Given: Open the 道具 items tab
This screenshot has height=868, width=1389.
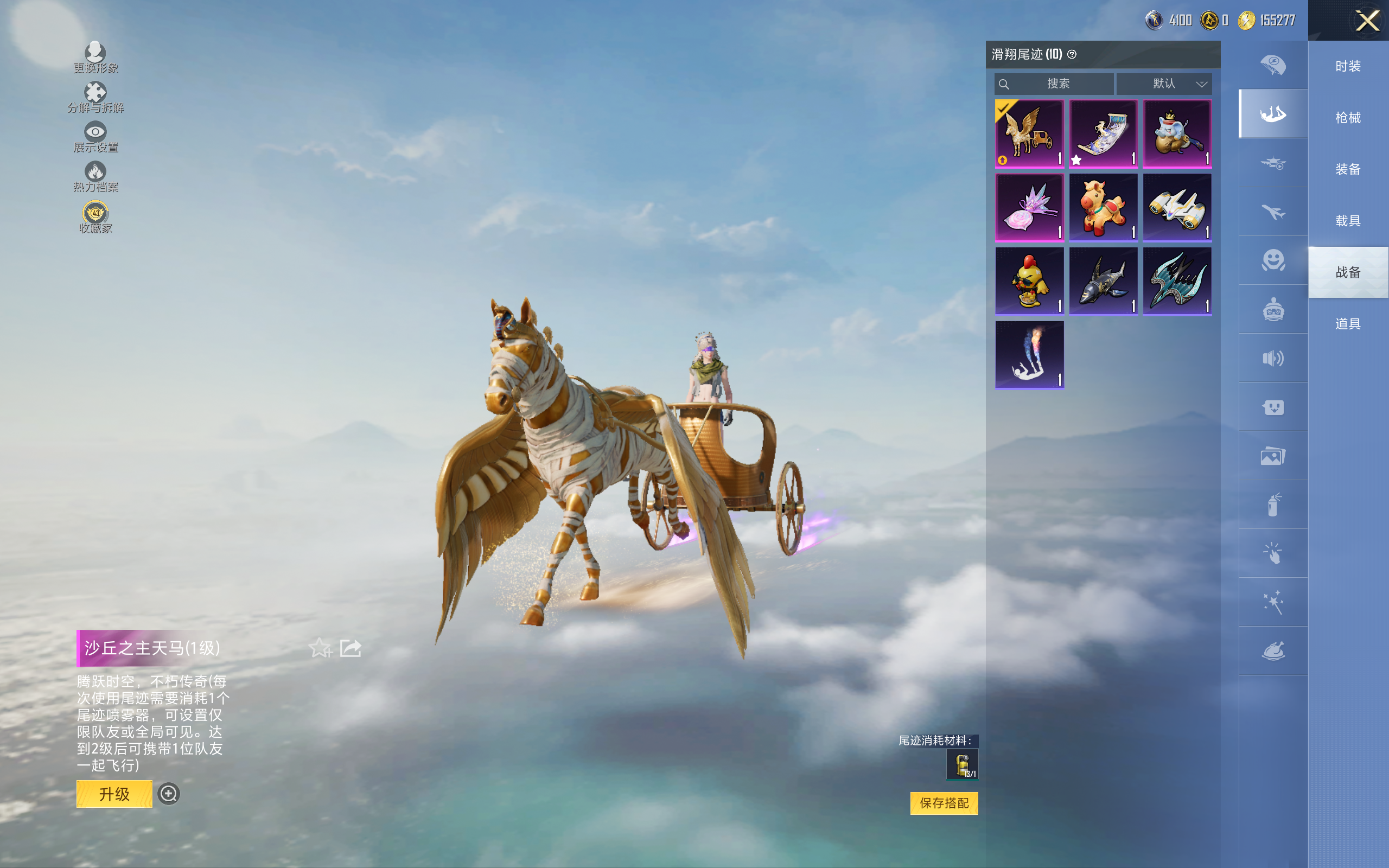Looking at the screenshot, I should pos(1348,324).
